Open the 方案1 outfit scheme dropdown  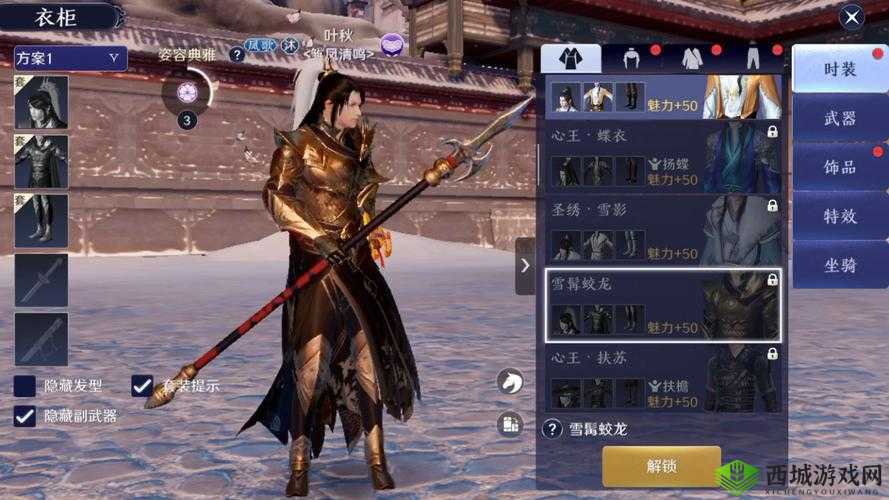70,58
